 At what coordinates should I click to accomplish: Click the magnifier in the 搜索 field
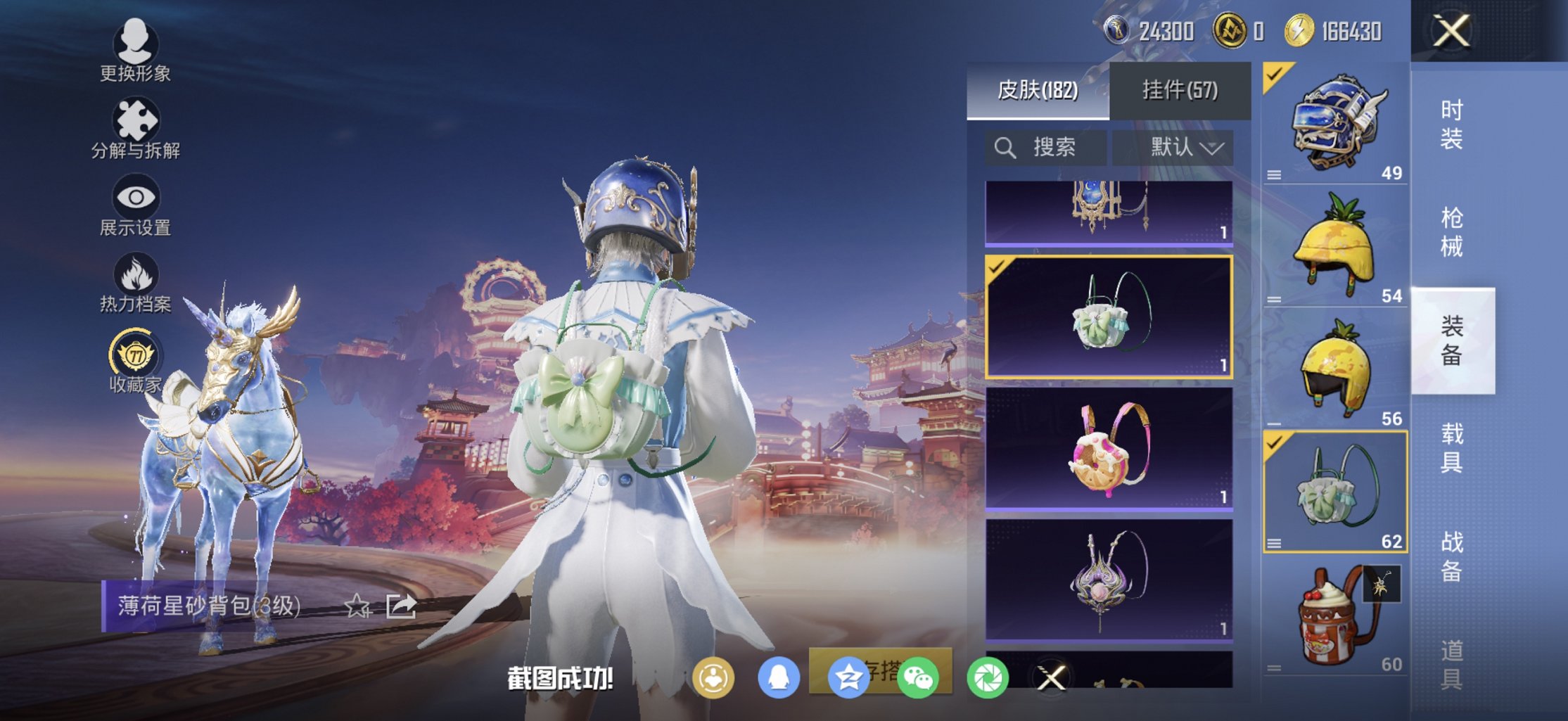(1006, 147)
